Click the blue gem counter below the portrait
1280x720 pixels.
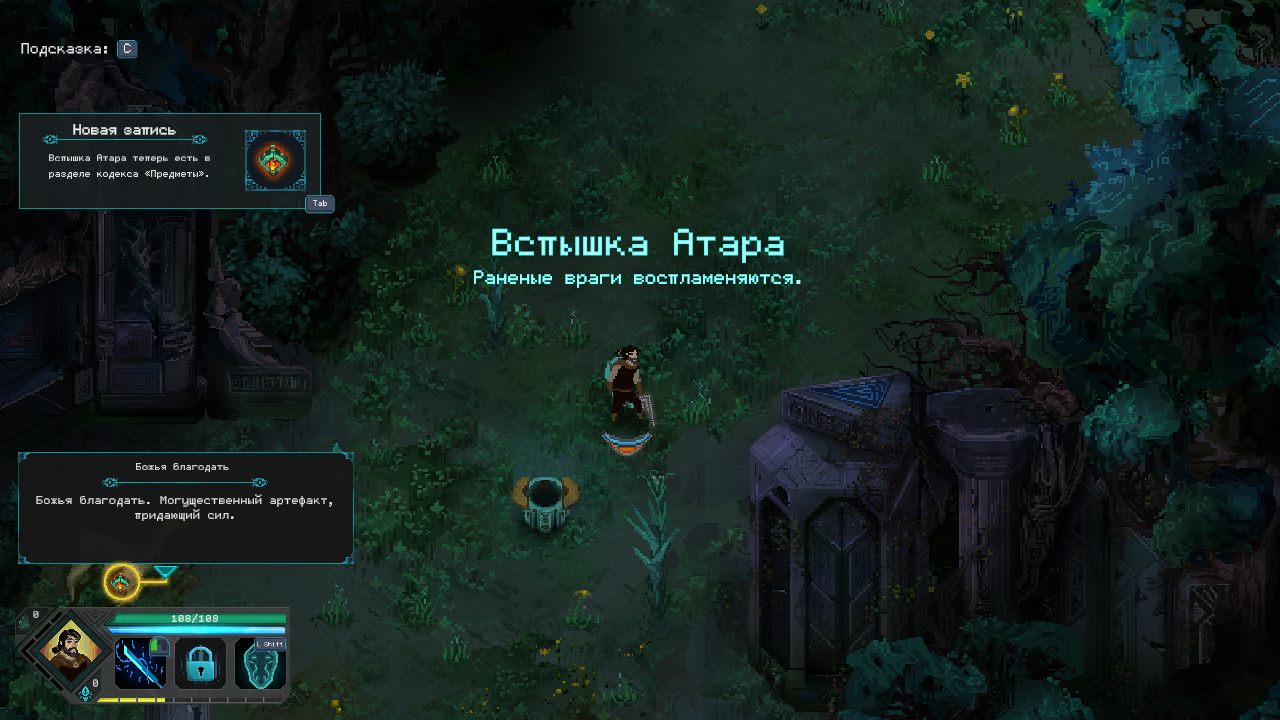[x=84, y=693]
